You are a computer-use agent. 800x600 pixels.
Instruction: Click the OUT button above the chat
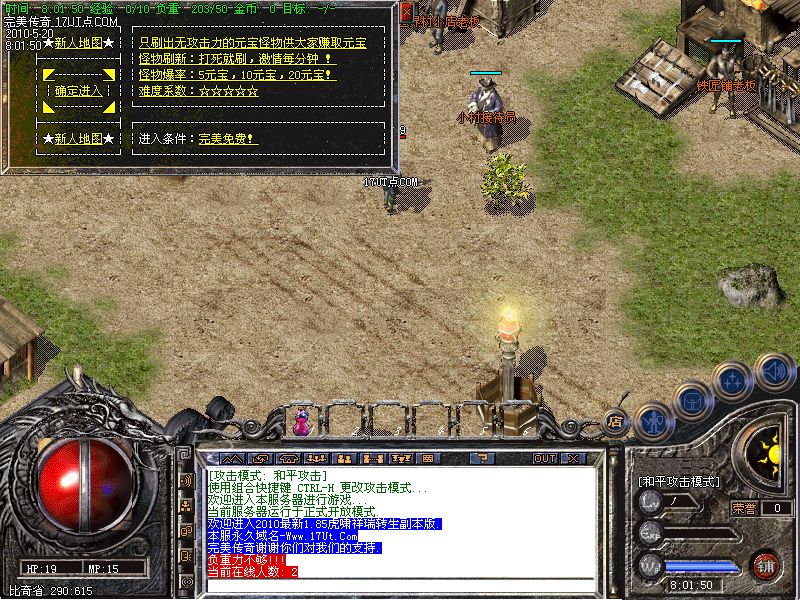coord(544,458)
